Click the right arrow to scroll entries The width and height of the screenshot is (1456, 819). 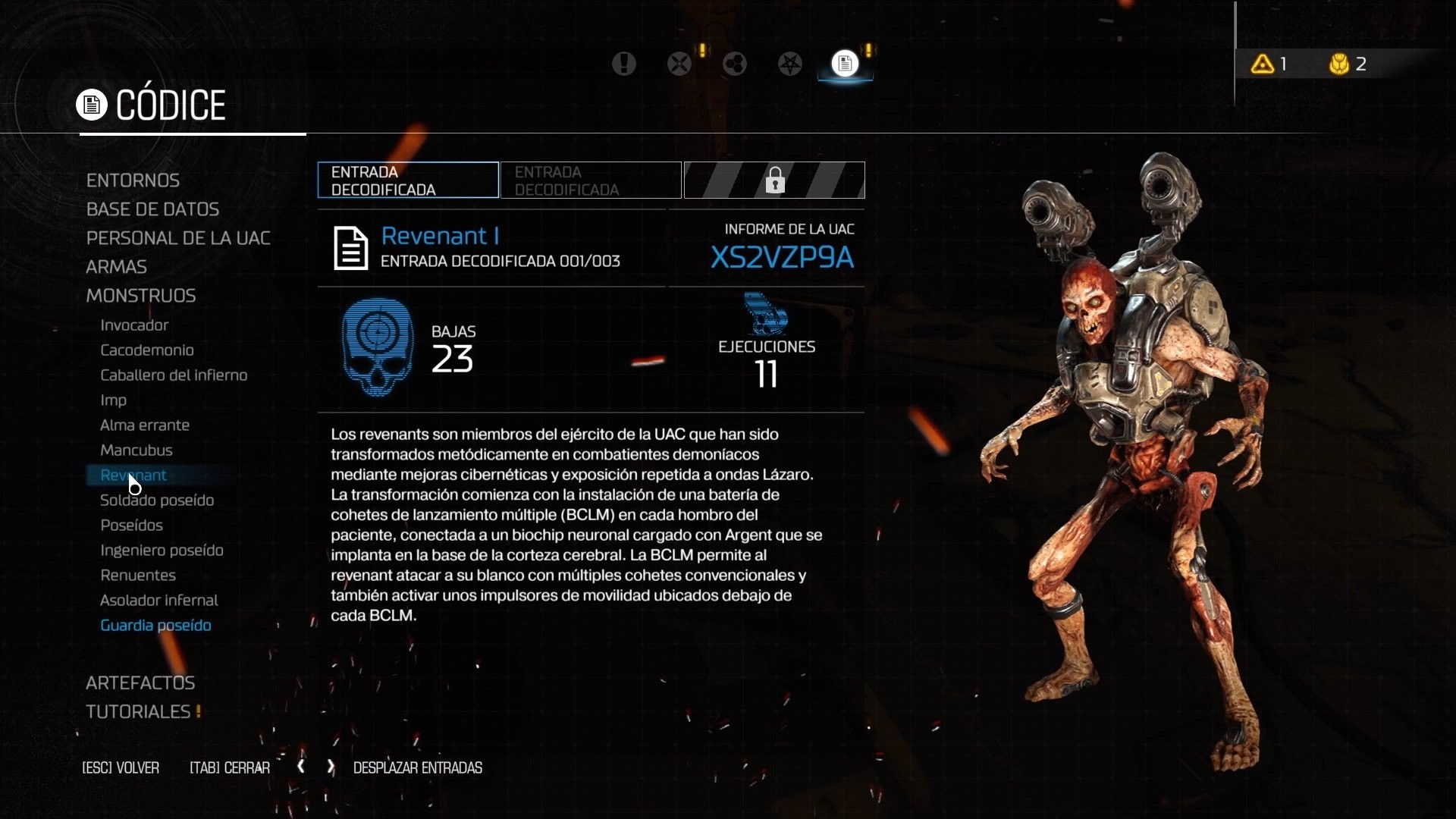pyautogui.click(x=329, y=767)
